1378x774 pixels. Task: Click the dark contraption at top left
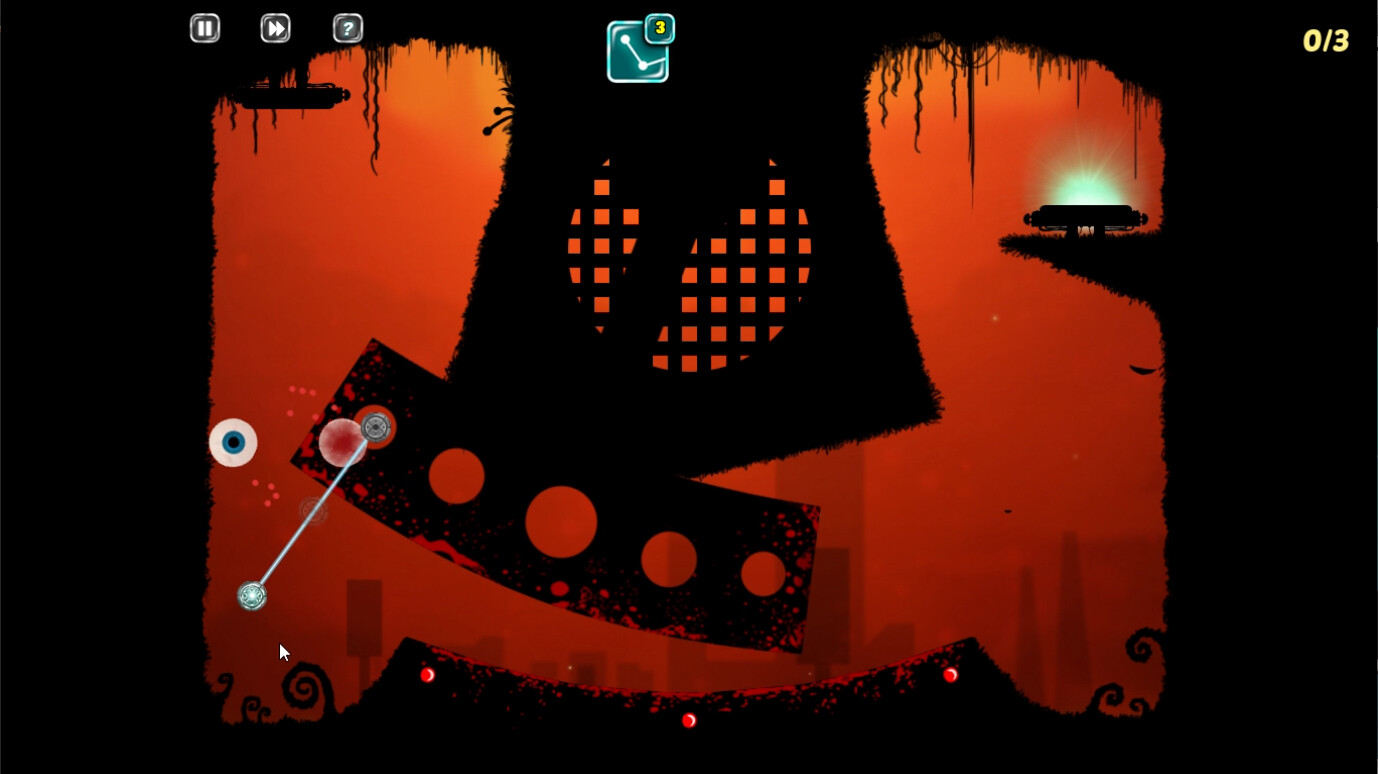[x=291, y=95]
